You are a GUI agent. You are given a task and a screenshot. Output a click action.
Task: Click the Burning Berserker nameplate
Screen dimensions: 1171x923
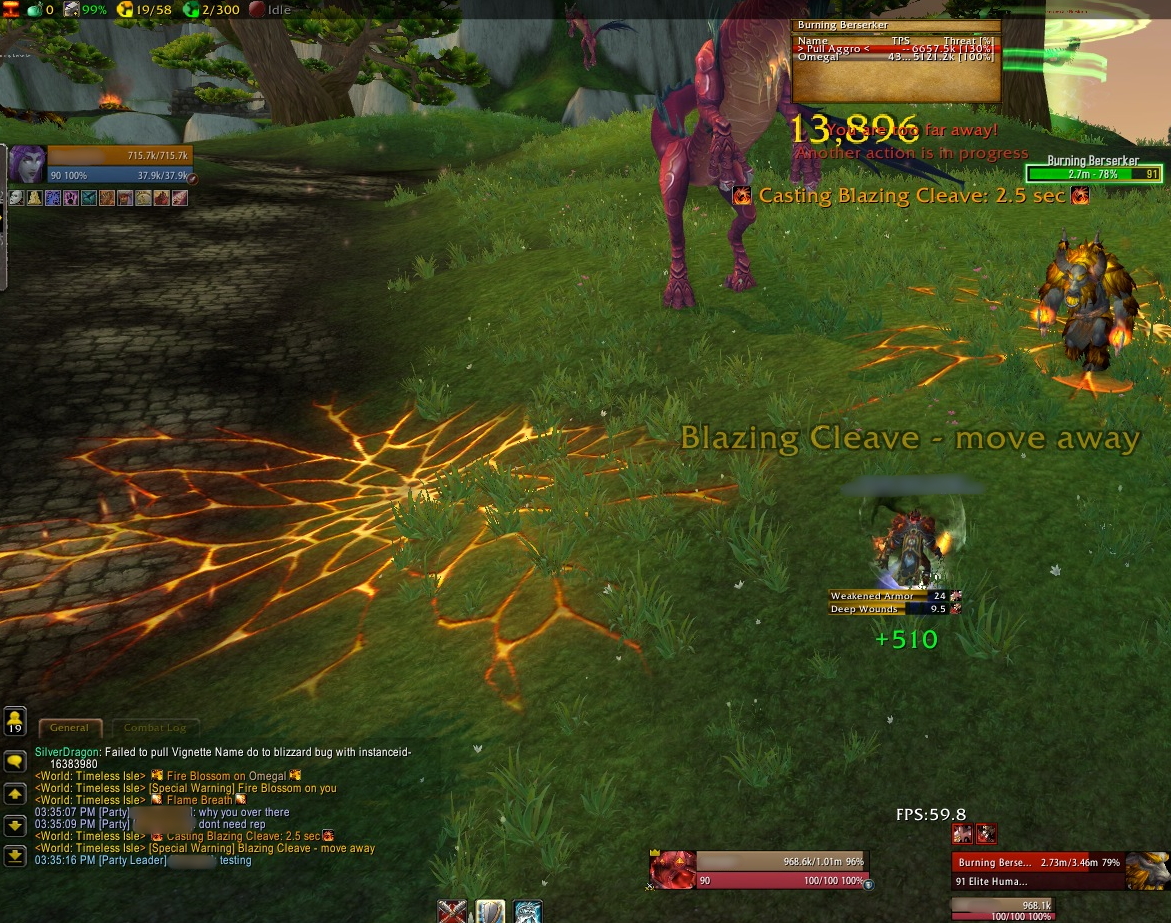(x=1093, y=173)
